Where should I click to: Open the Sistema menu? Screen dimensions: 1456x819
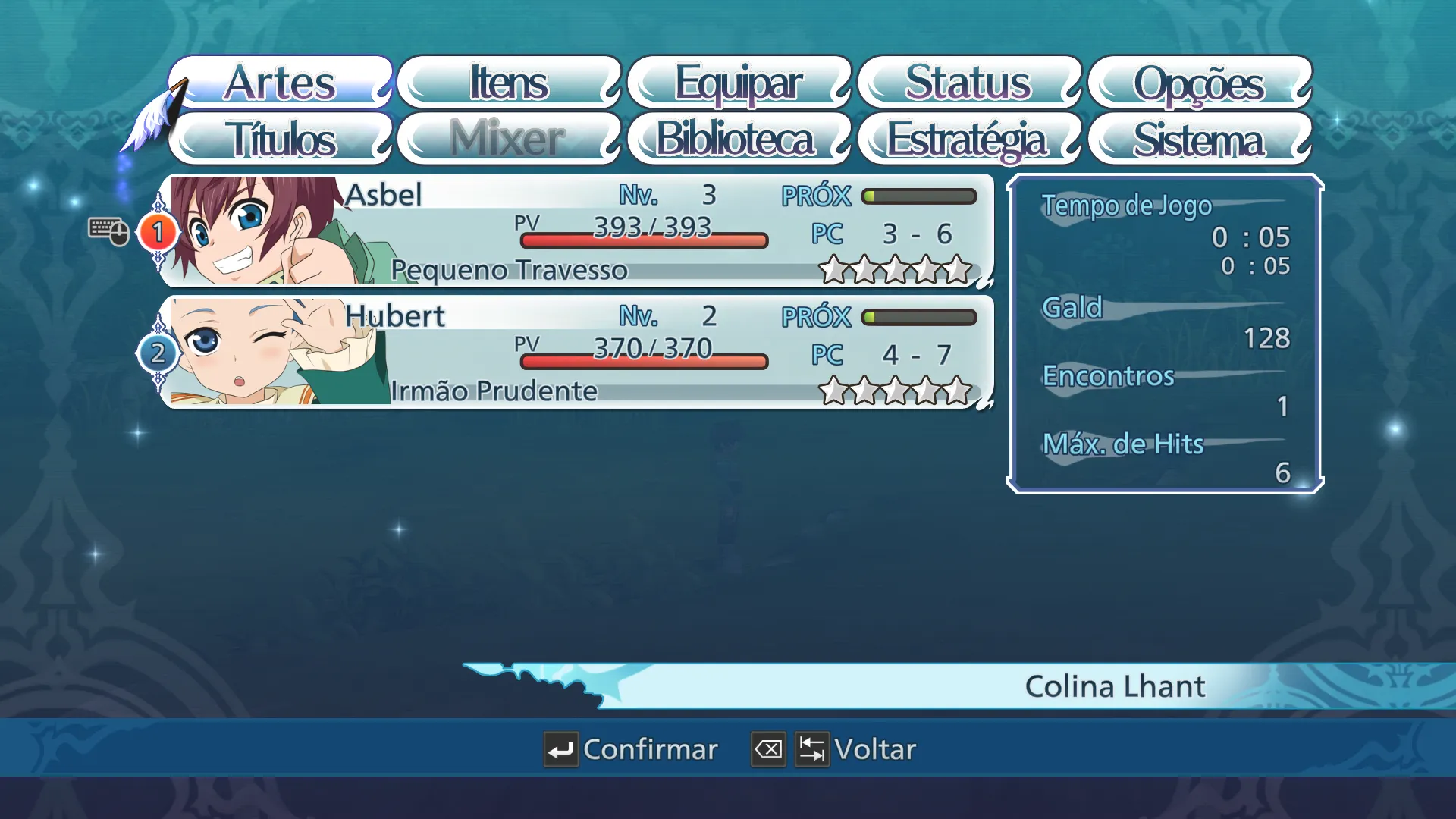(1199, 139)
